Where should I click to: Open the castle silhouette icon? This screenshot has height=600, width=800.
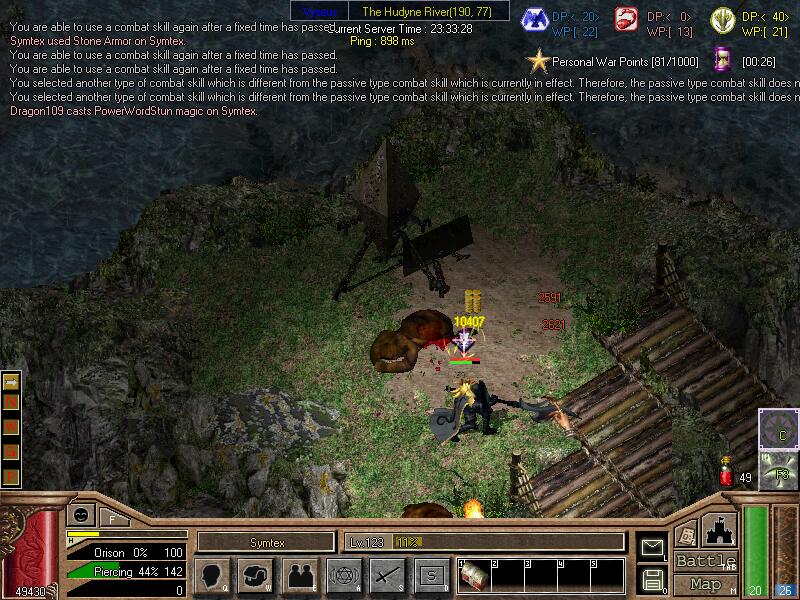click(721, 529)
